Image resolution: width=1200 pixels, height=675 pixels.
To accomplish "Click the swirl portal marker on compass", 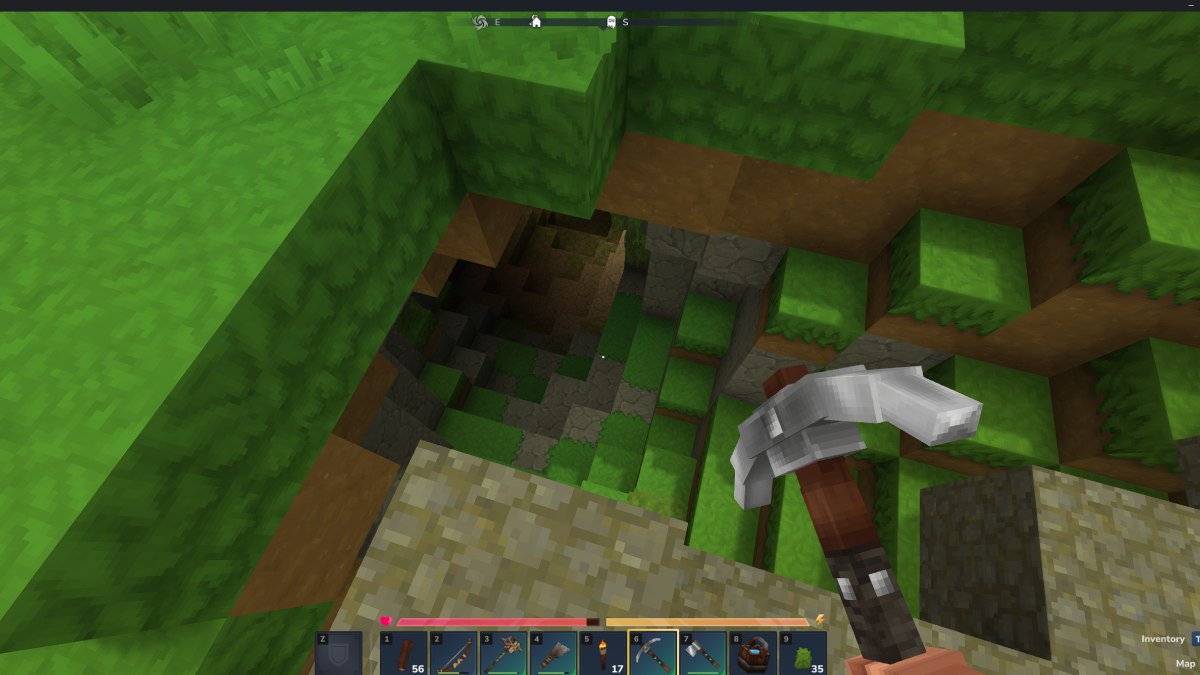I will tap(479, 21).
